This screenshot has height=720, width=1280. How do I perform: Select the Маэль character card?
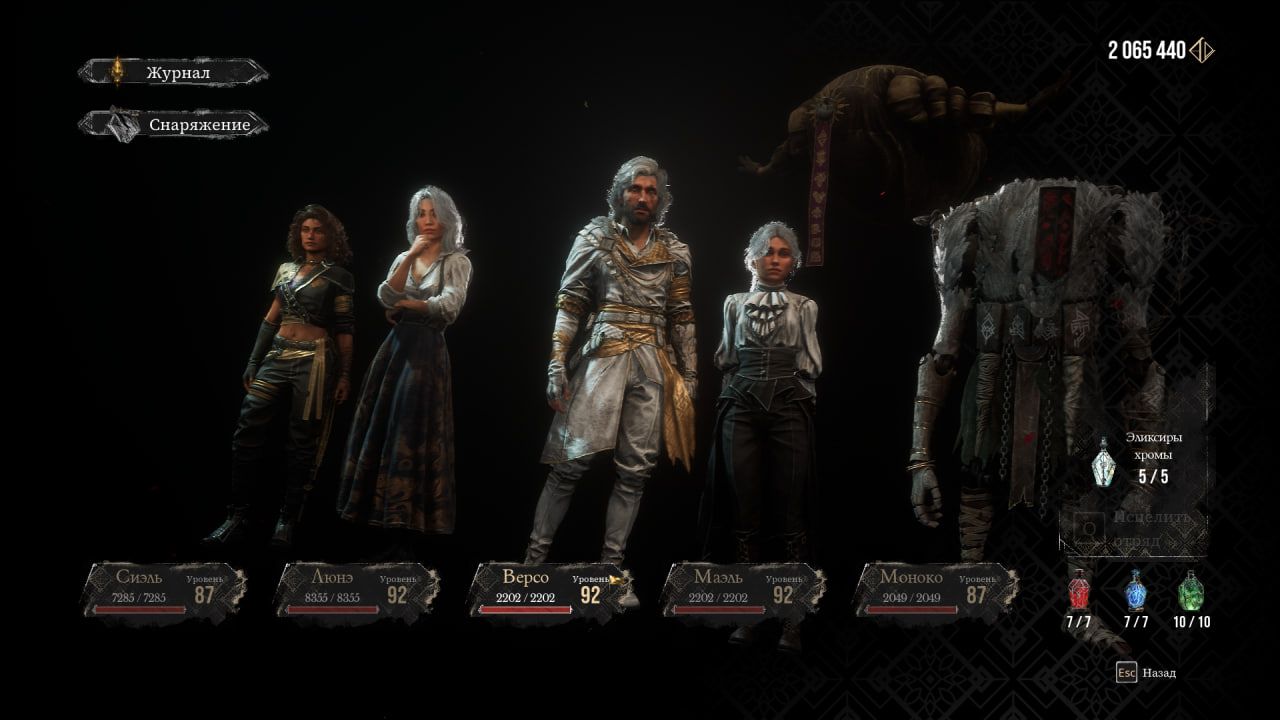[743, 589]
